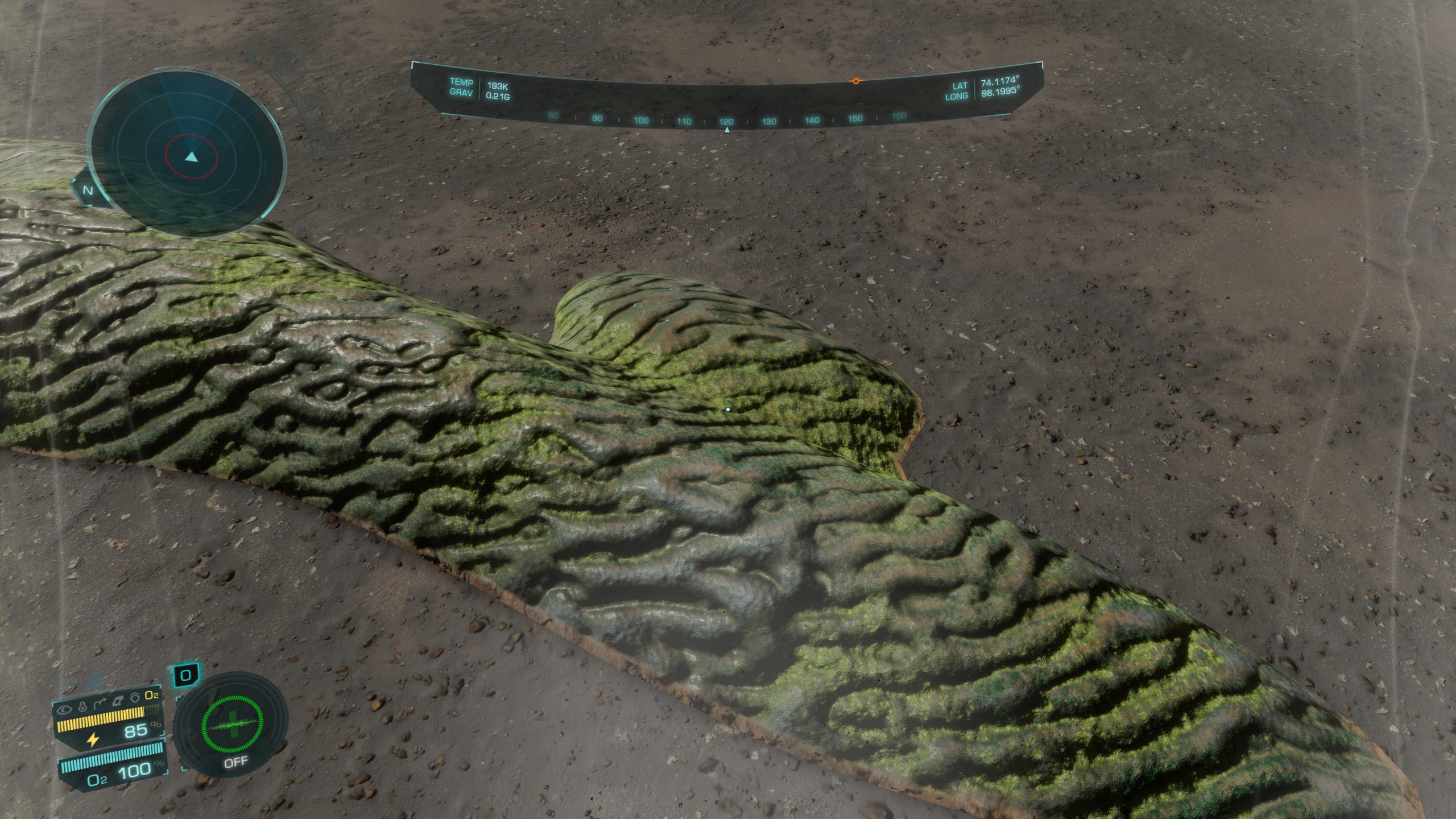Select the N compass tab beside radar
The width and height of the screenshot is (1456, 819).
tap(88, 191)
